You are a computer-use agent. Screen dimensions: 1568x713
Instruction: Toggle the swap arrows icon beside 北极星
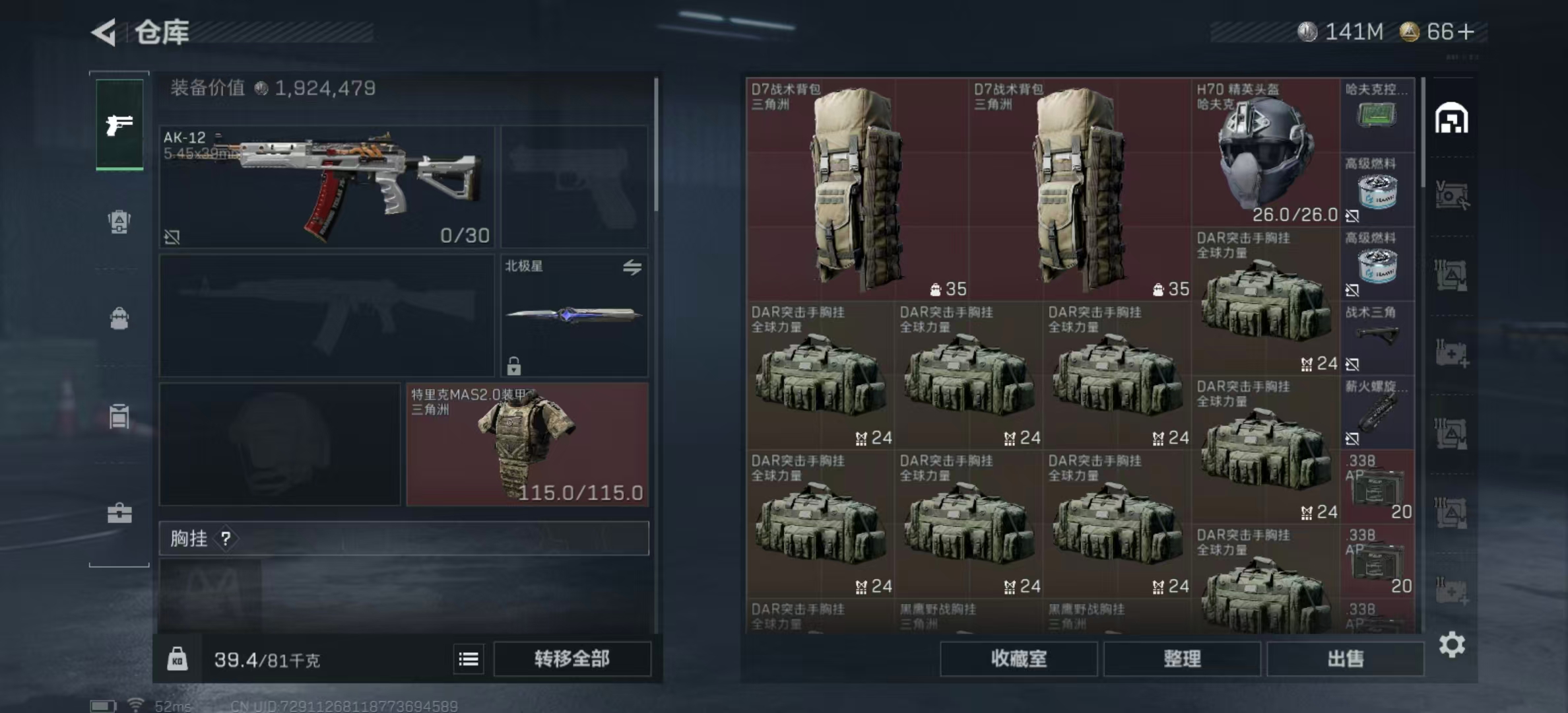pos(633,268)
